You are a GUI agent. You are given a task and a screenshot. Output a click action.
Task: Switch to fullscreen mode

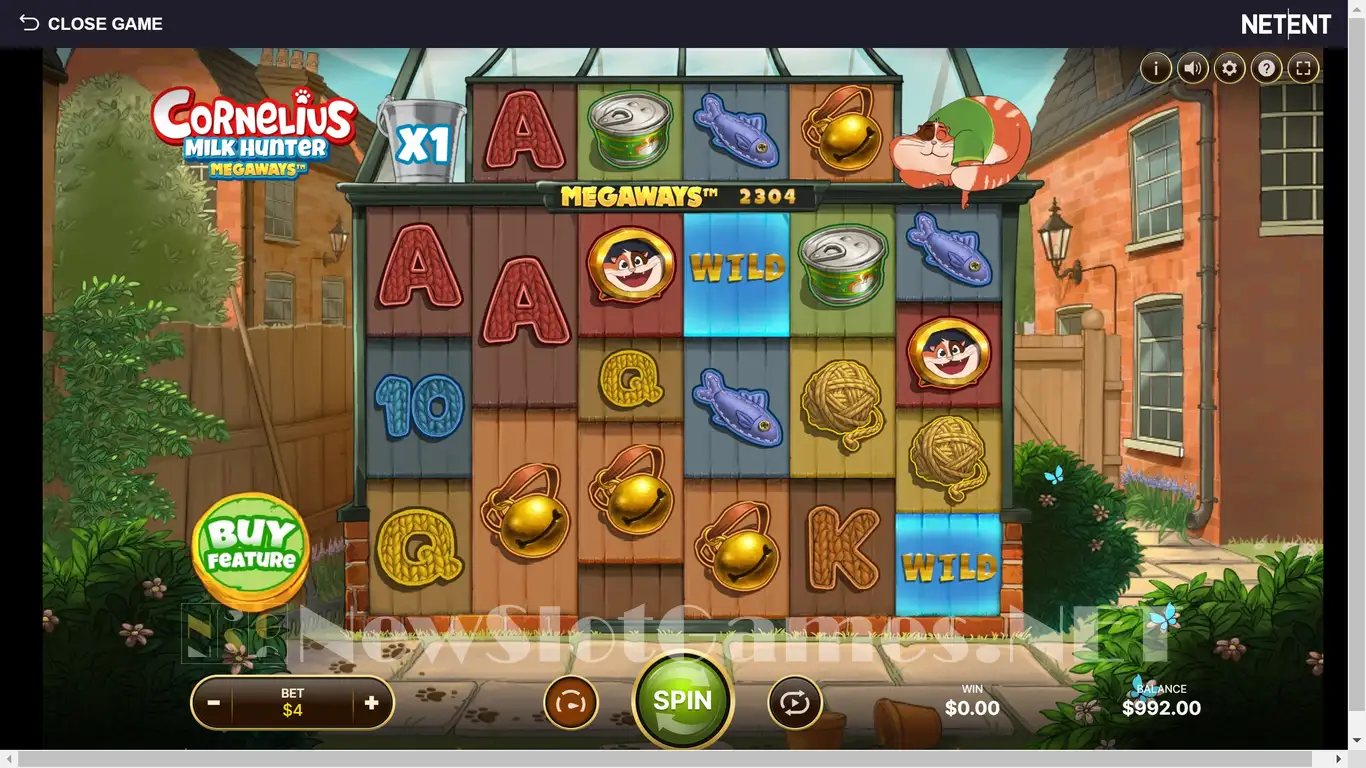coord(1303,68)
